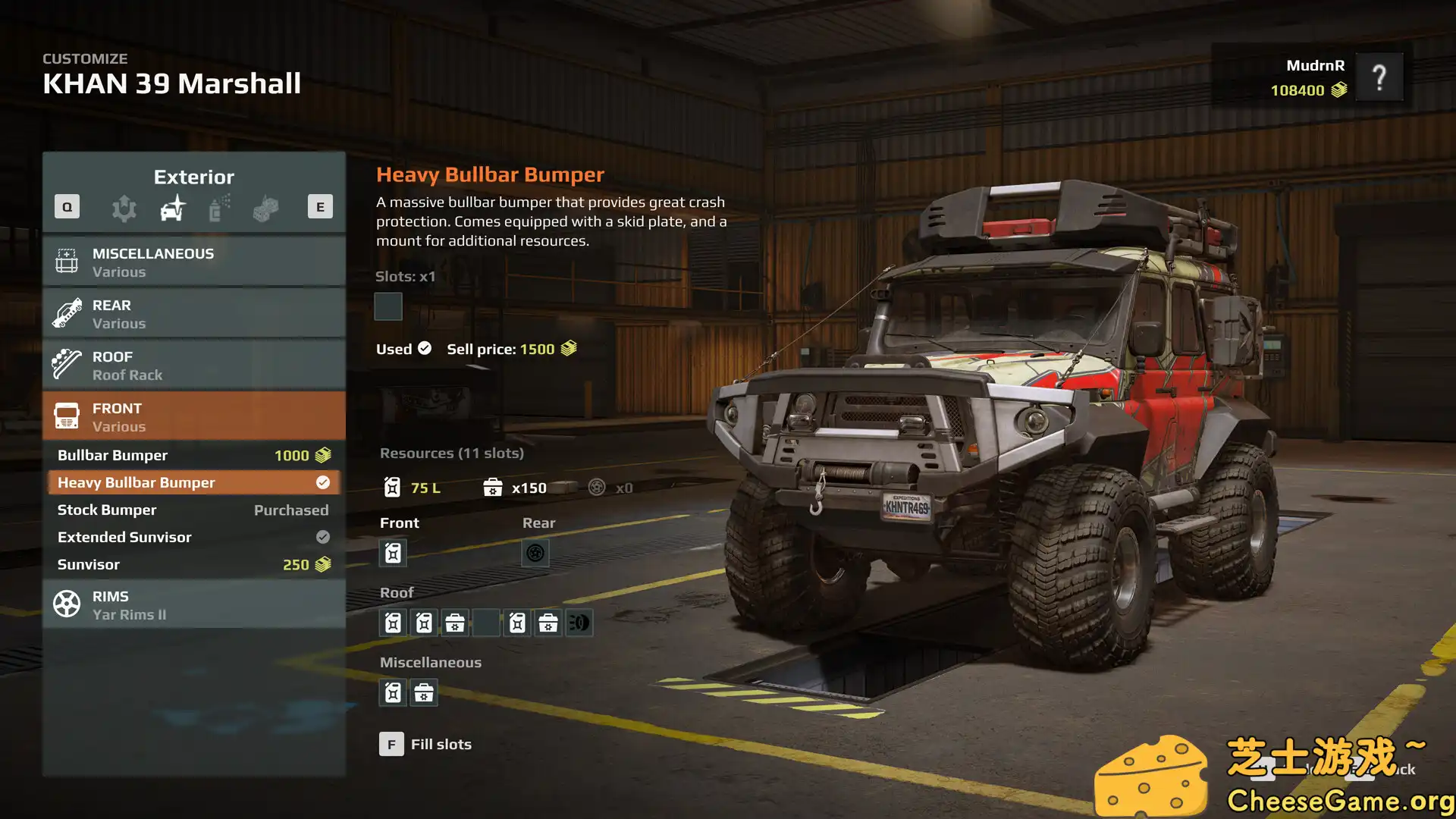Screen dimensions: 1456x819
Task: Select the ROOF Roof Rack category
Action: [x=194, y=365]
